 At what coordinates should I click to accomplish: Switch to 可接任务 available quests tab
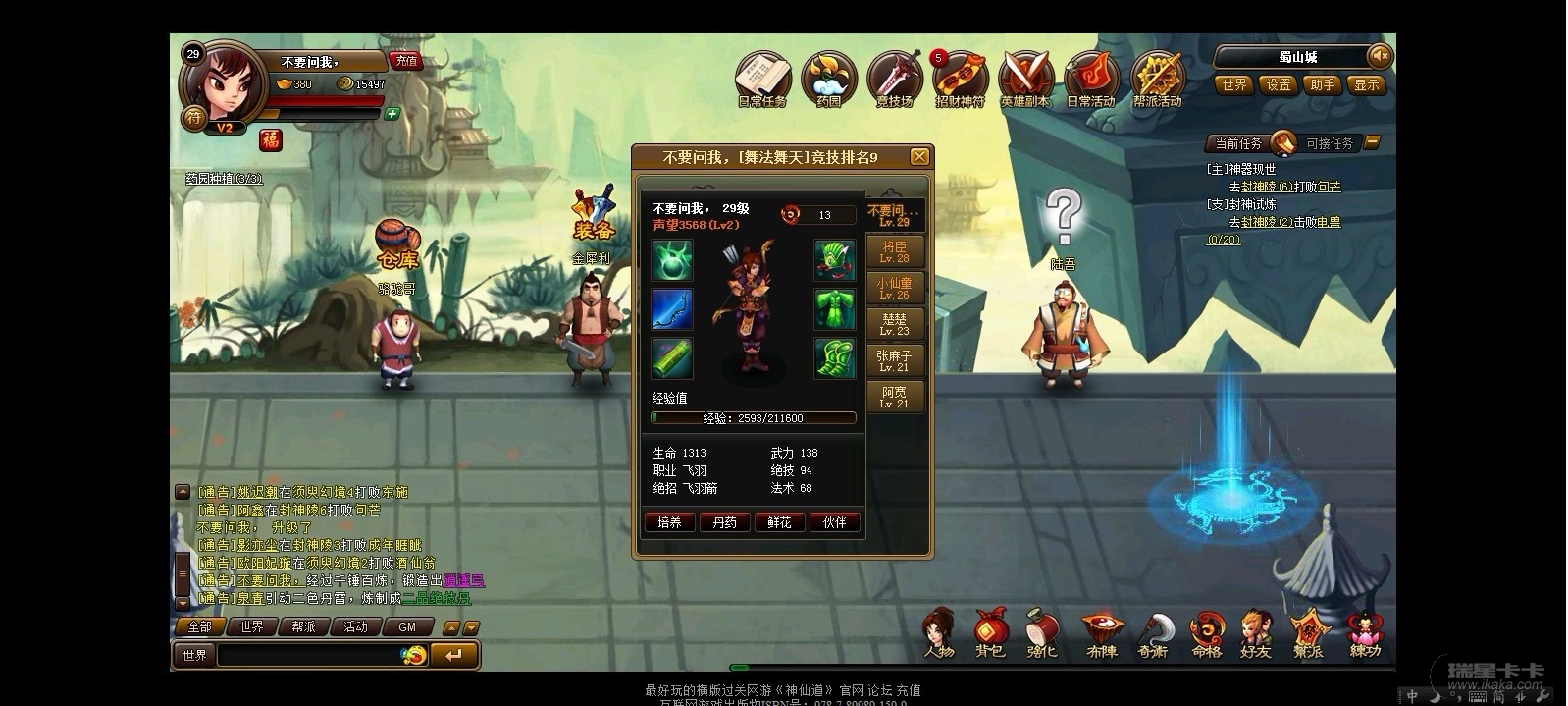1329,143
